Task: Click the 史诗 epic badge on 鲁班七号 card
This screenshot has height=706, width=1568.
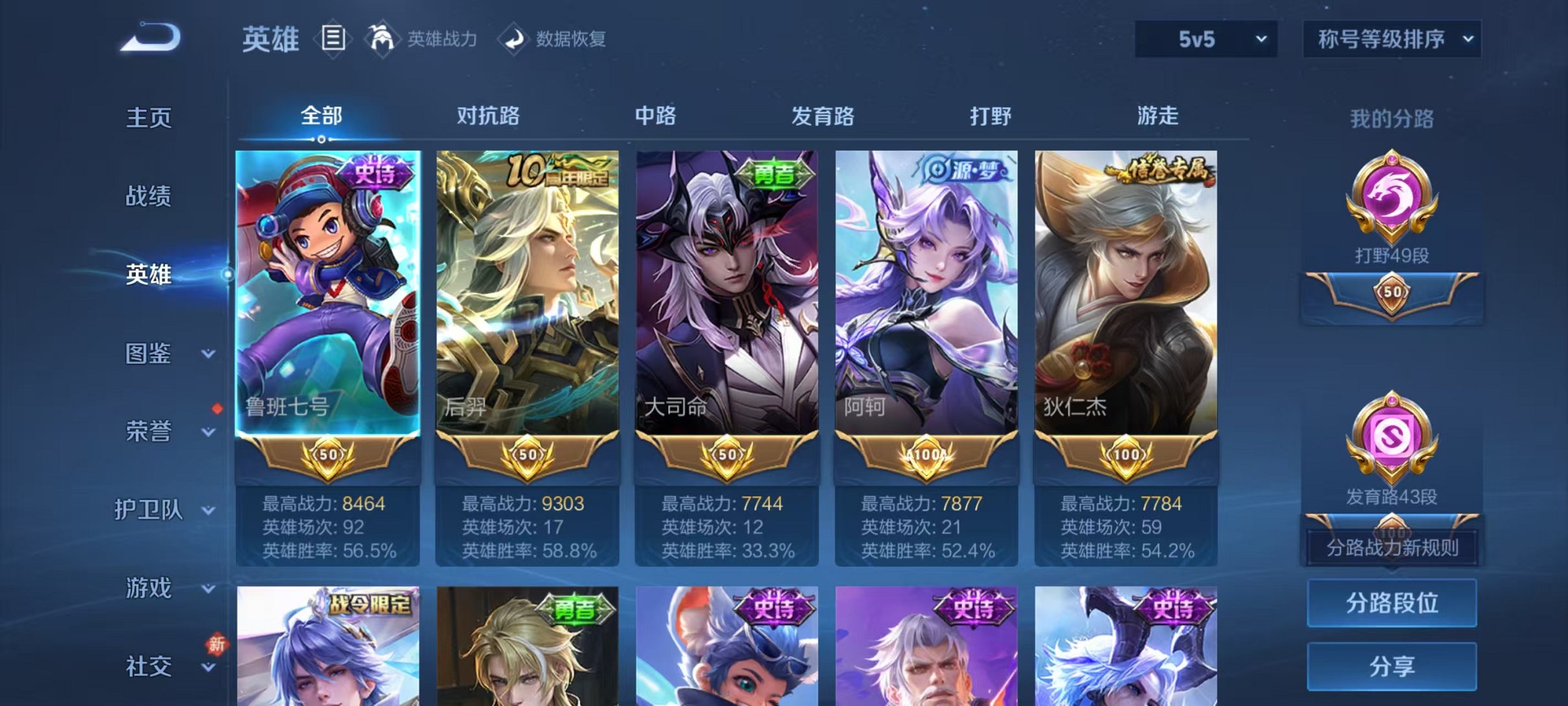Action: click(374, 169)
